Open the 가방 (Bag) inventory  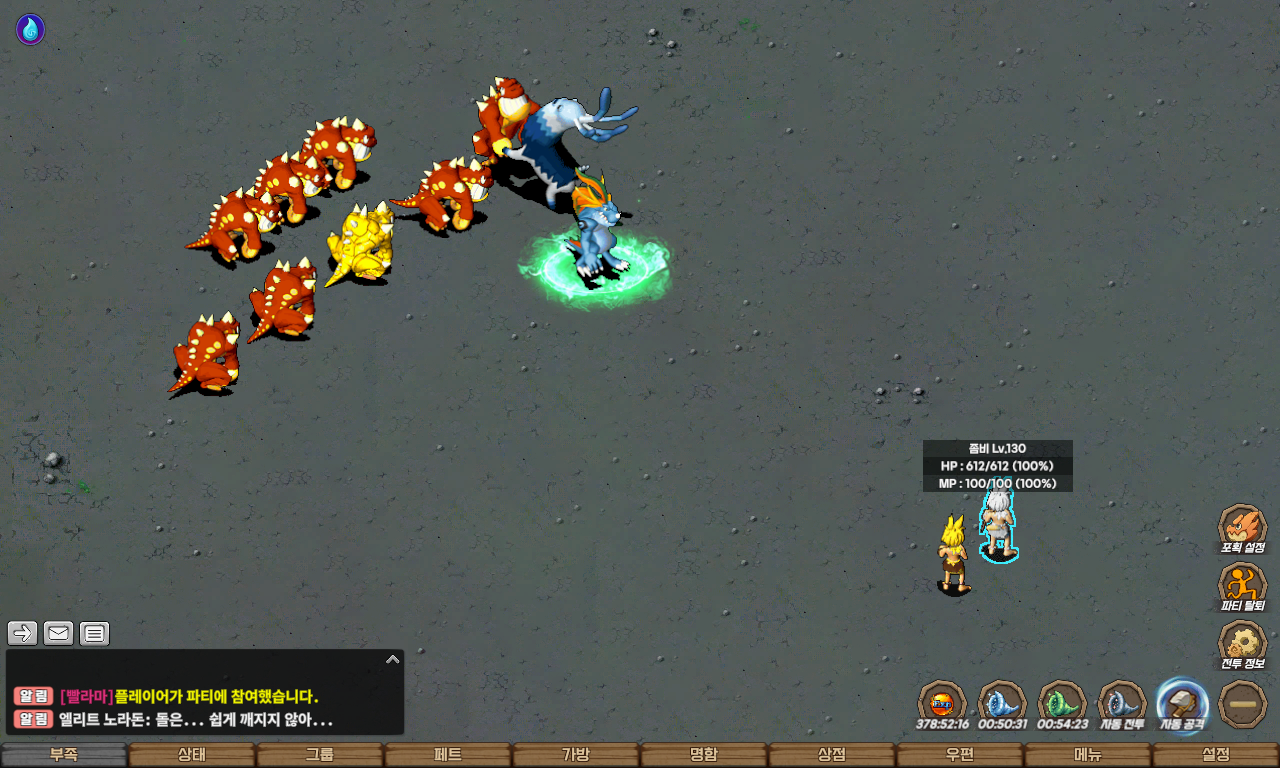point(576,755)
